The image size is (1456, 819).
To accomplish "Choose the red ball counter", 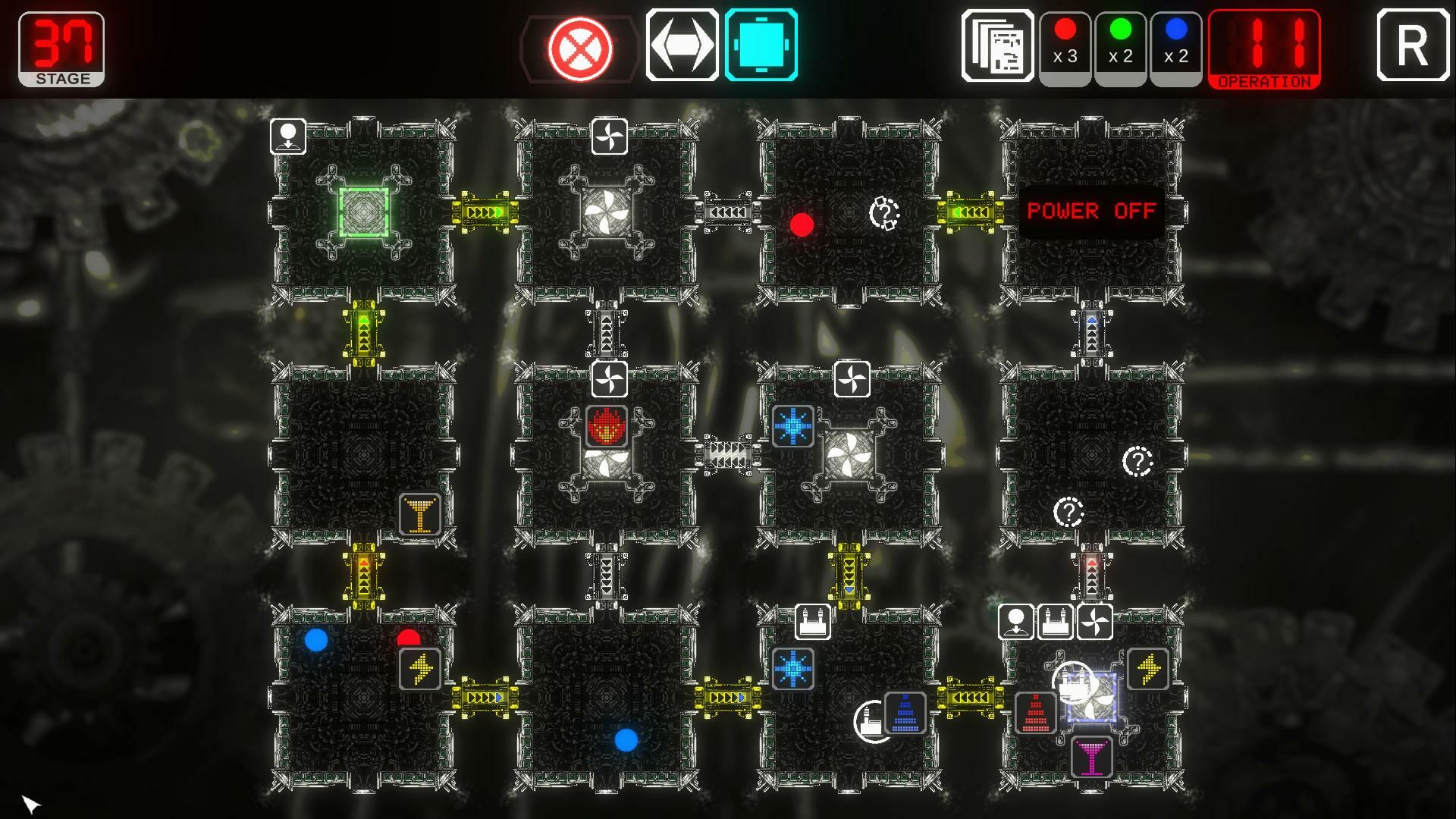I will coord(1065,46).
